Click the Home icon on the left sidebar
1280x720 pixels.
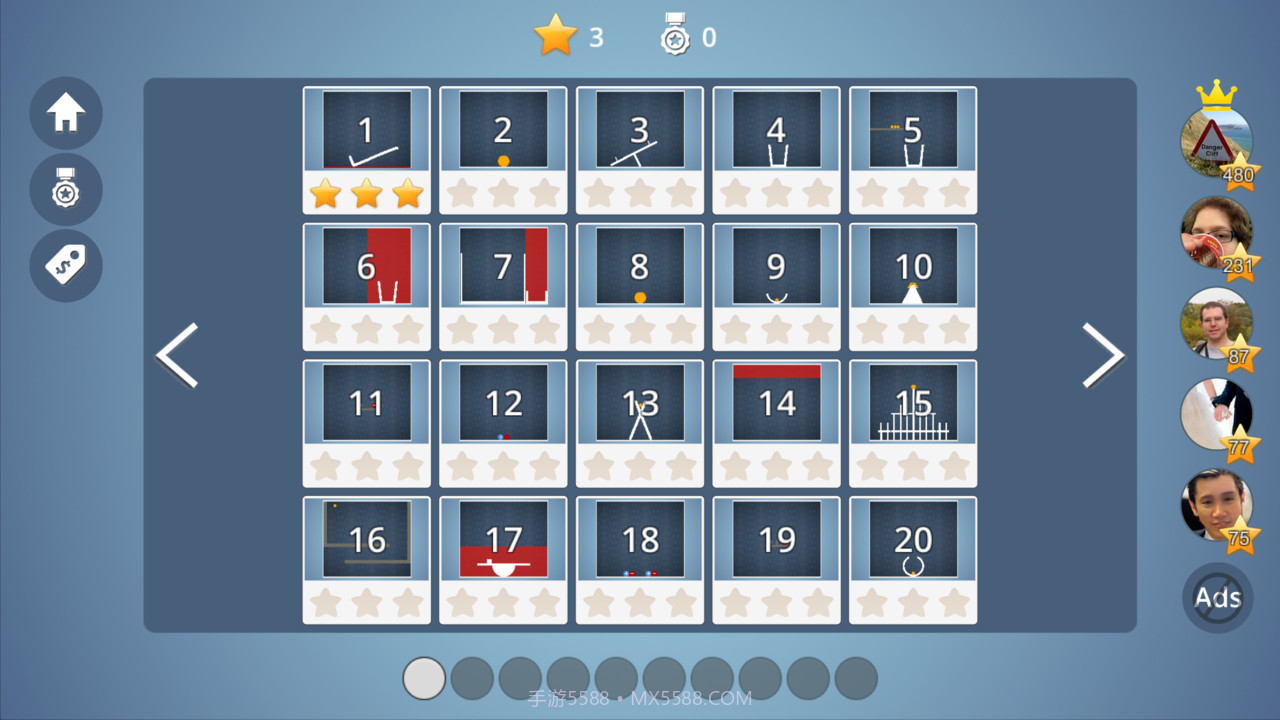point(65,114)
